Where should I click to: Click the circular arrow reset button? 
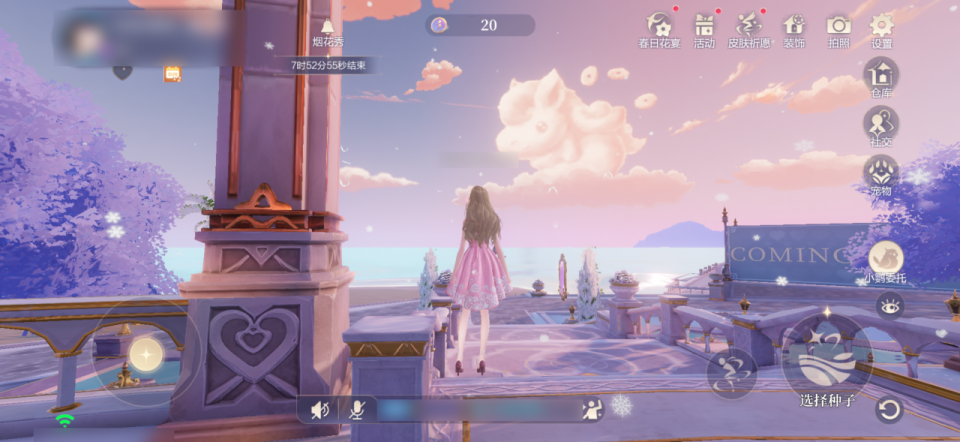pyautogui.click(x=888, y=409)
